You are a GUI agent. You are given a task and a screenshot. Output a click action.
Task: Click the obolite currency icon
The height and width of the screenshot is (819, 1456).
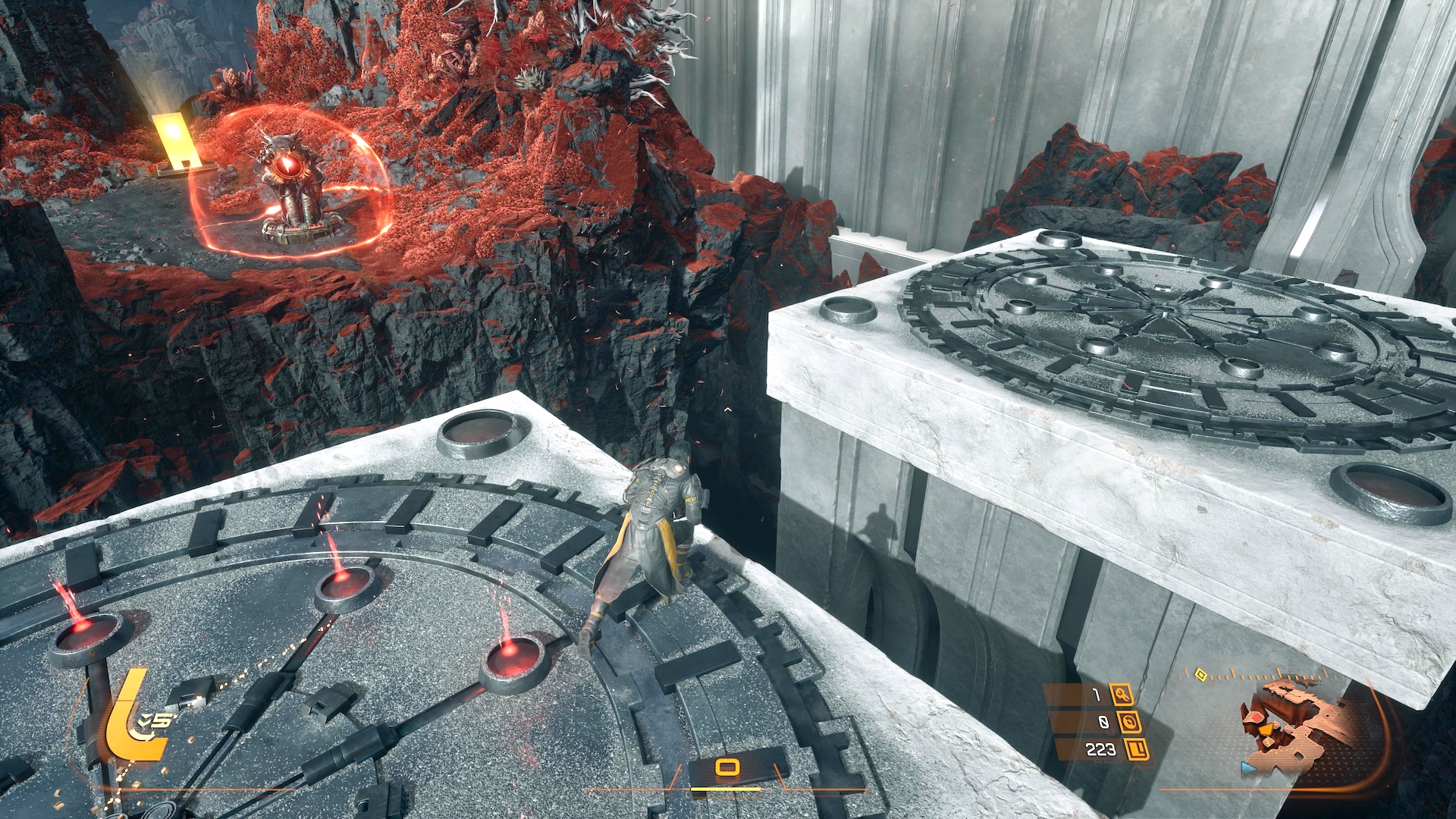(x=1137, y=750)
